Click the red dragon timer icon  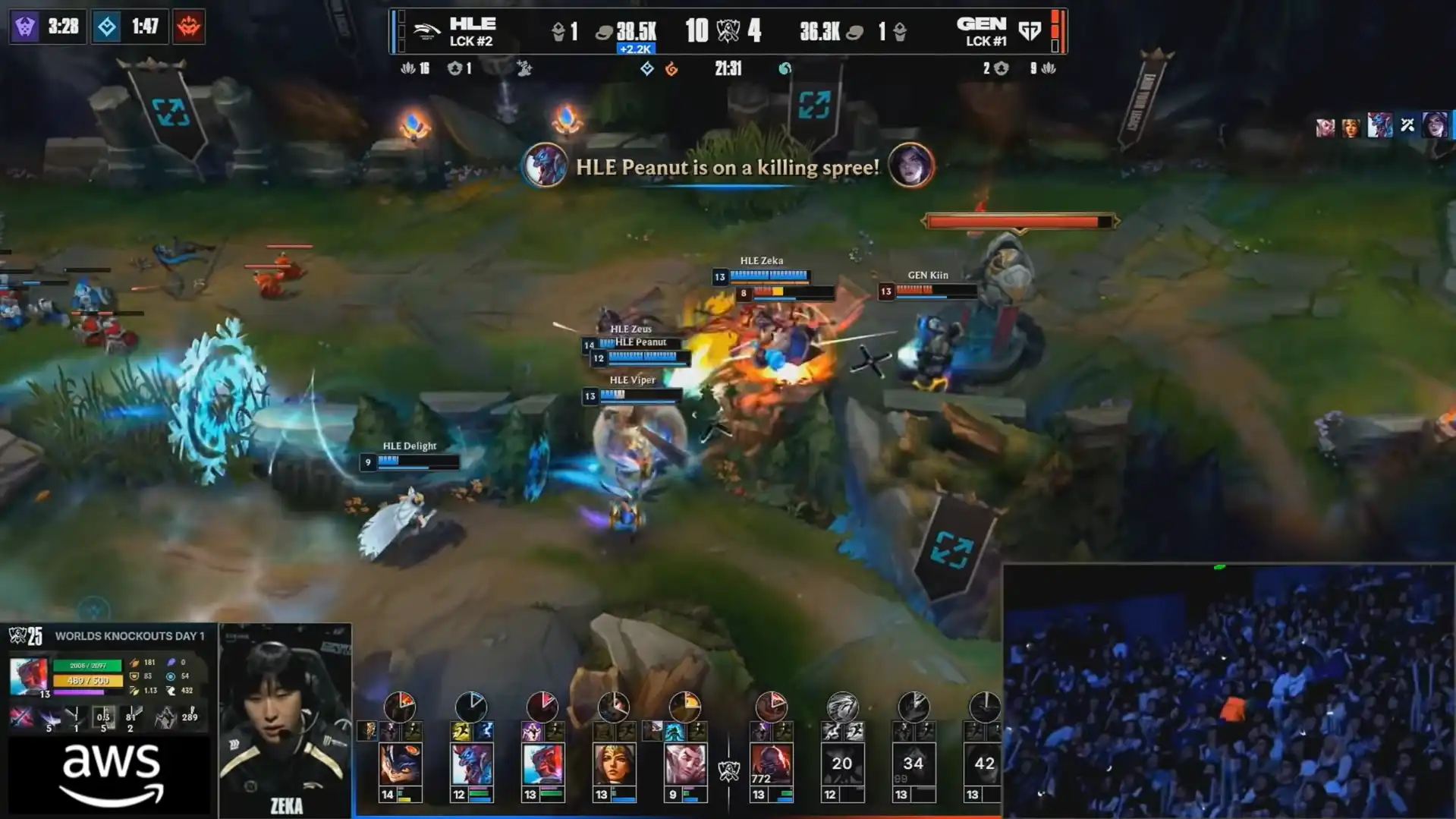coord(189,27)
